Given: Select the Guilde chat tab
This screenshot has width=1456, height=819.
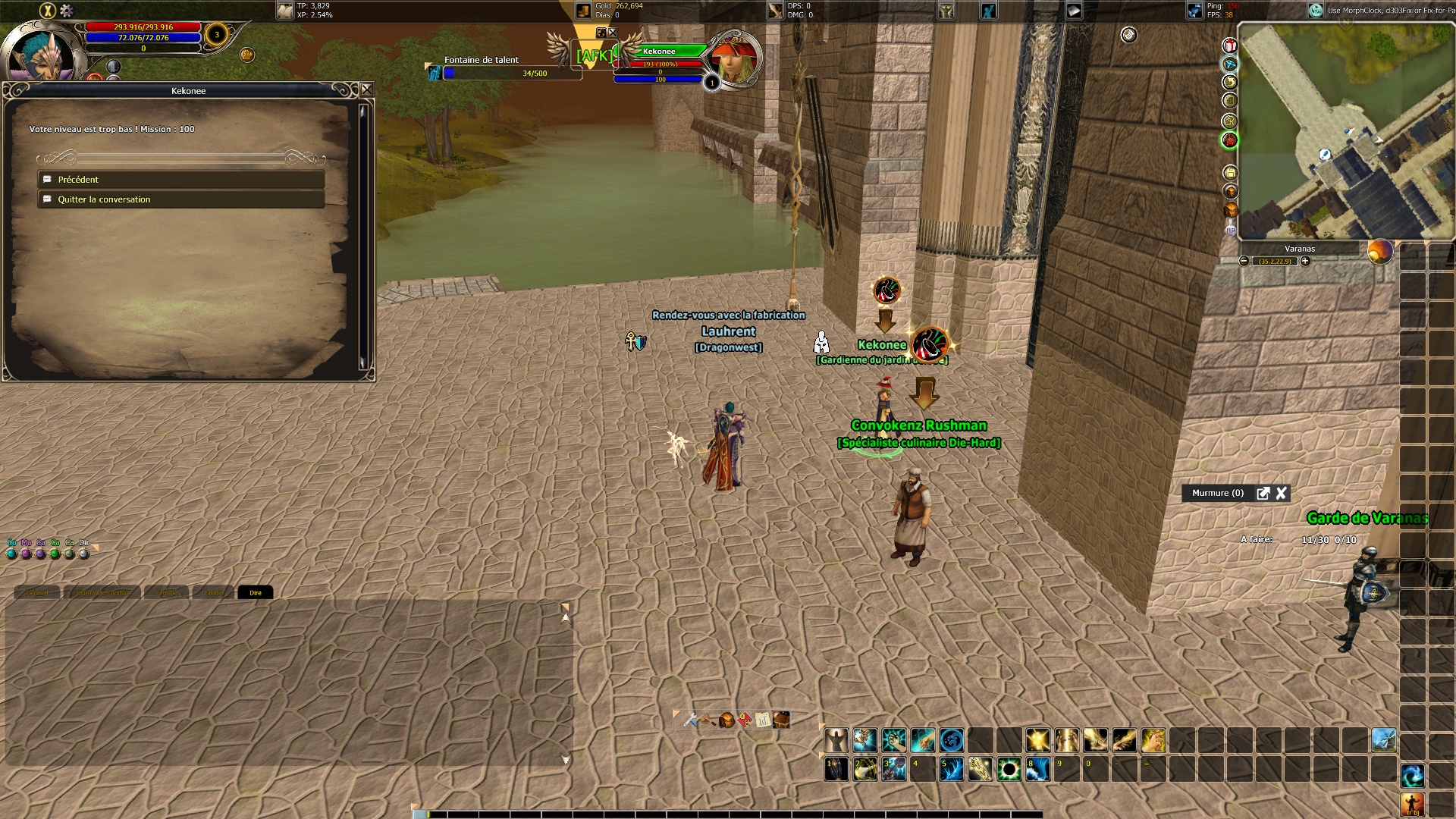Looking at the screenshot, I should 213,593.
